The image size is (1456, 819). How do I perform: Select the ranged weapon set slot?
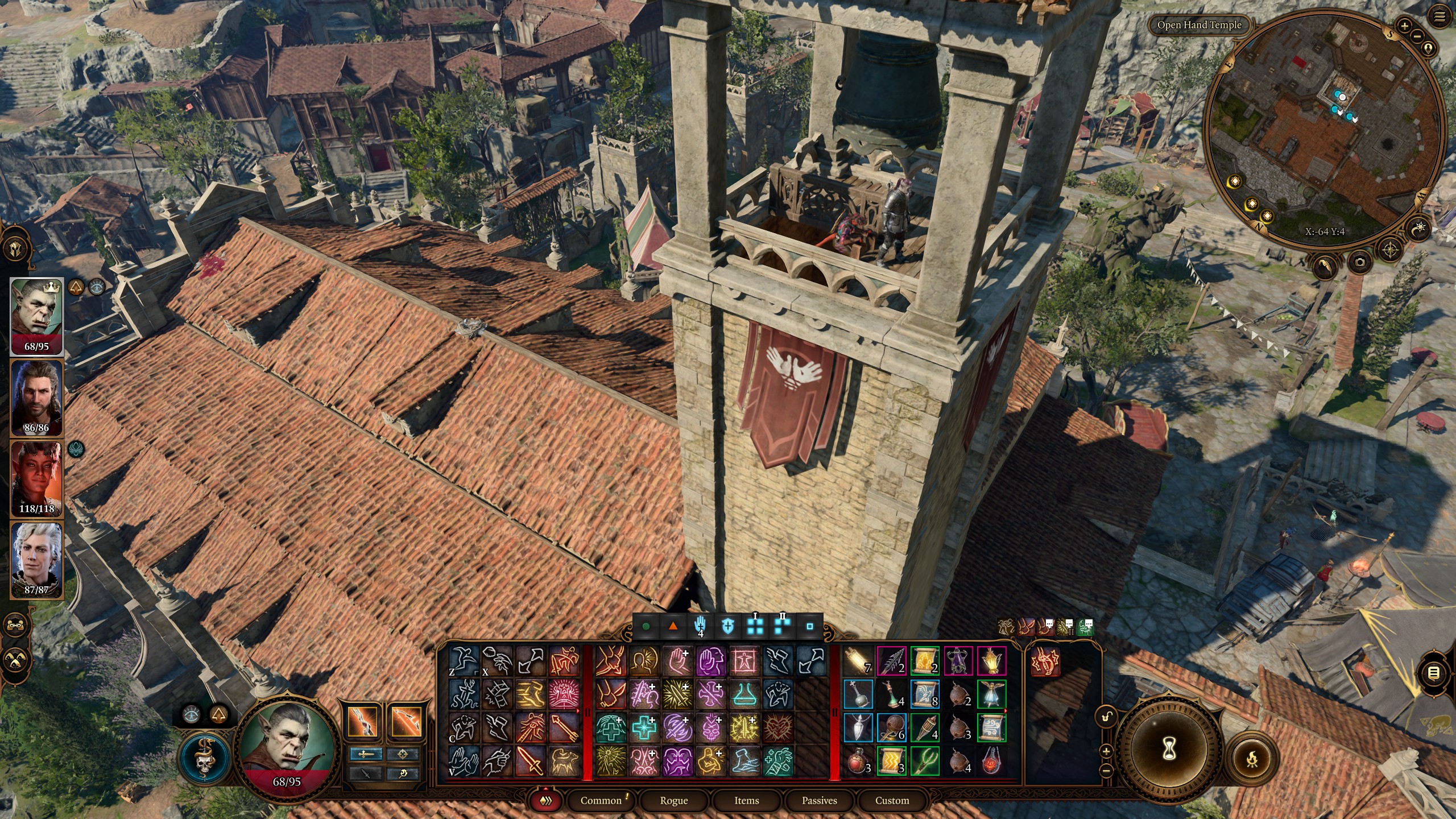[407, 721]
